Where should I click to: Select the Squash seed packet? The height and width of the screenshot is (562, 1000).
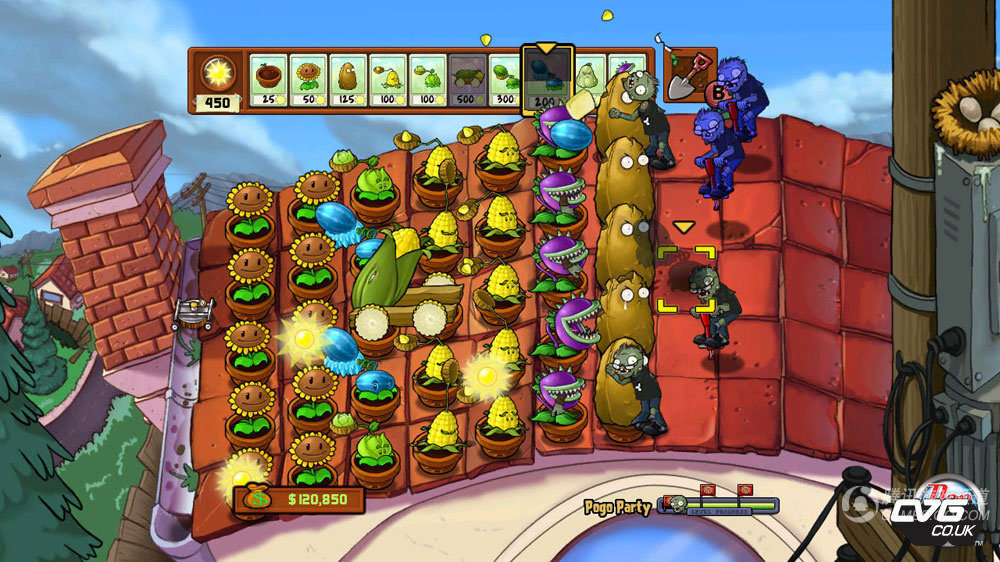[x=589, y=75]
